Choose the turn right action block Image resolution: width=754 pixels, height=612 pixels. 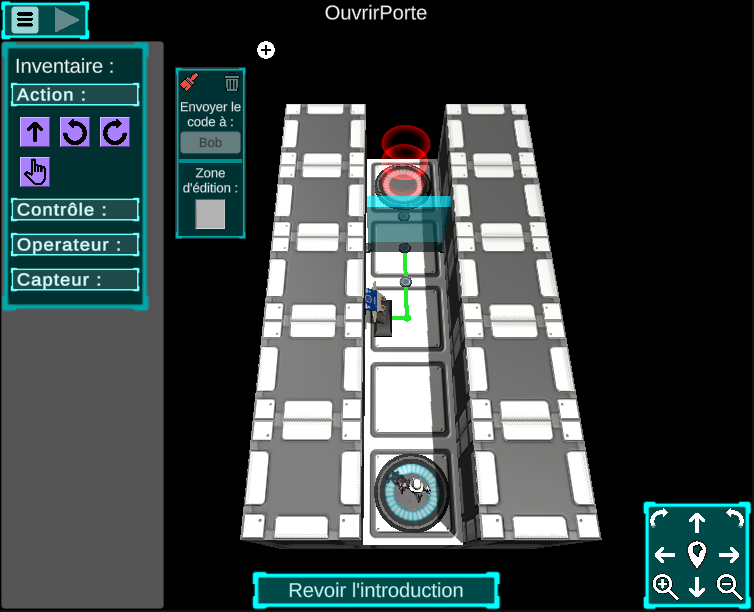(x=114, y=131)
